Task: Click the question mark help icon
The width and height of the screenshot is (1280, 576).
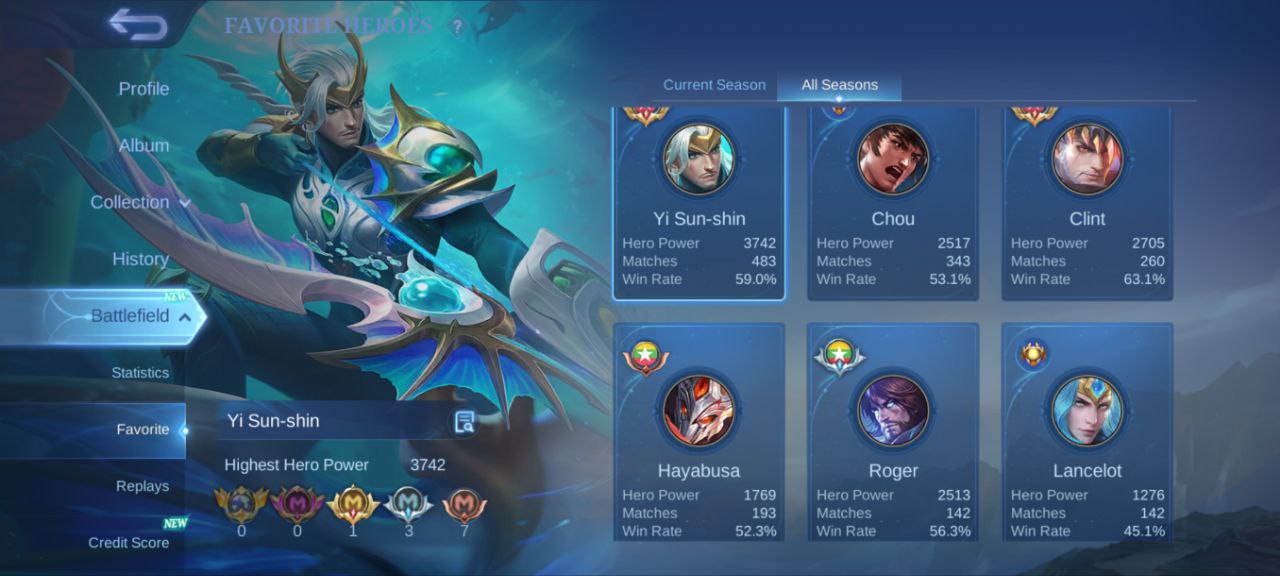Action: pos(457,27)
